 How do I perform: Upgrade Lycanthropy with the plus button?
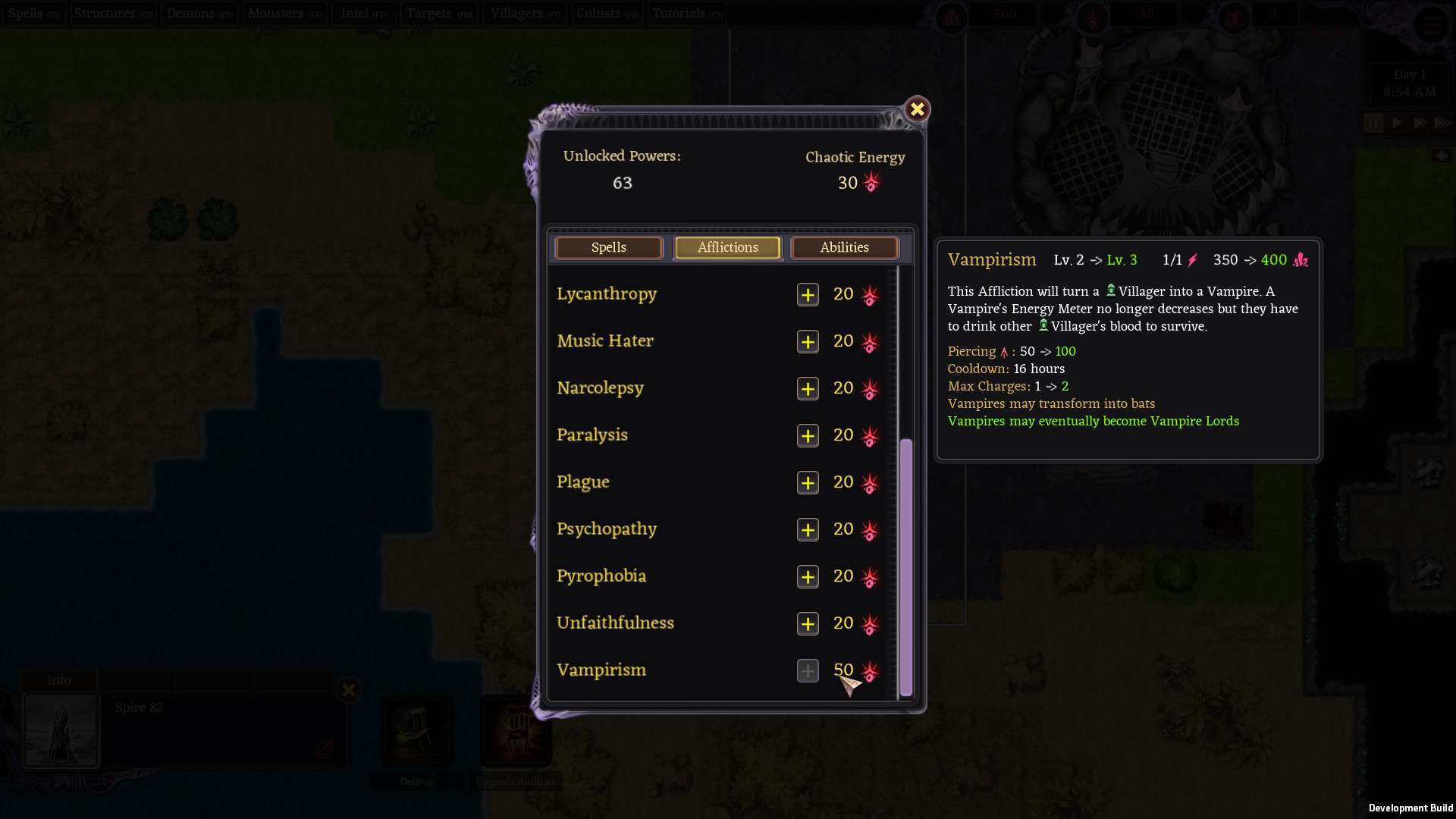coord(808,295)
